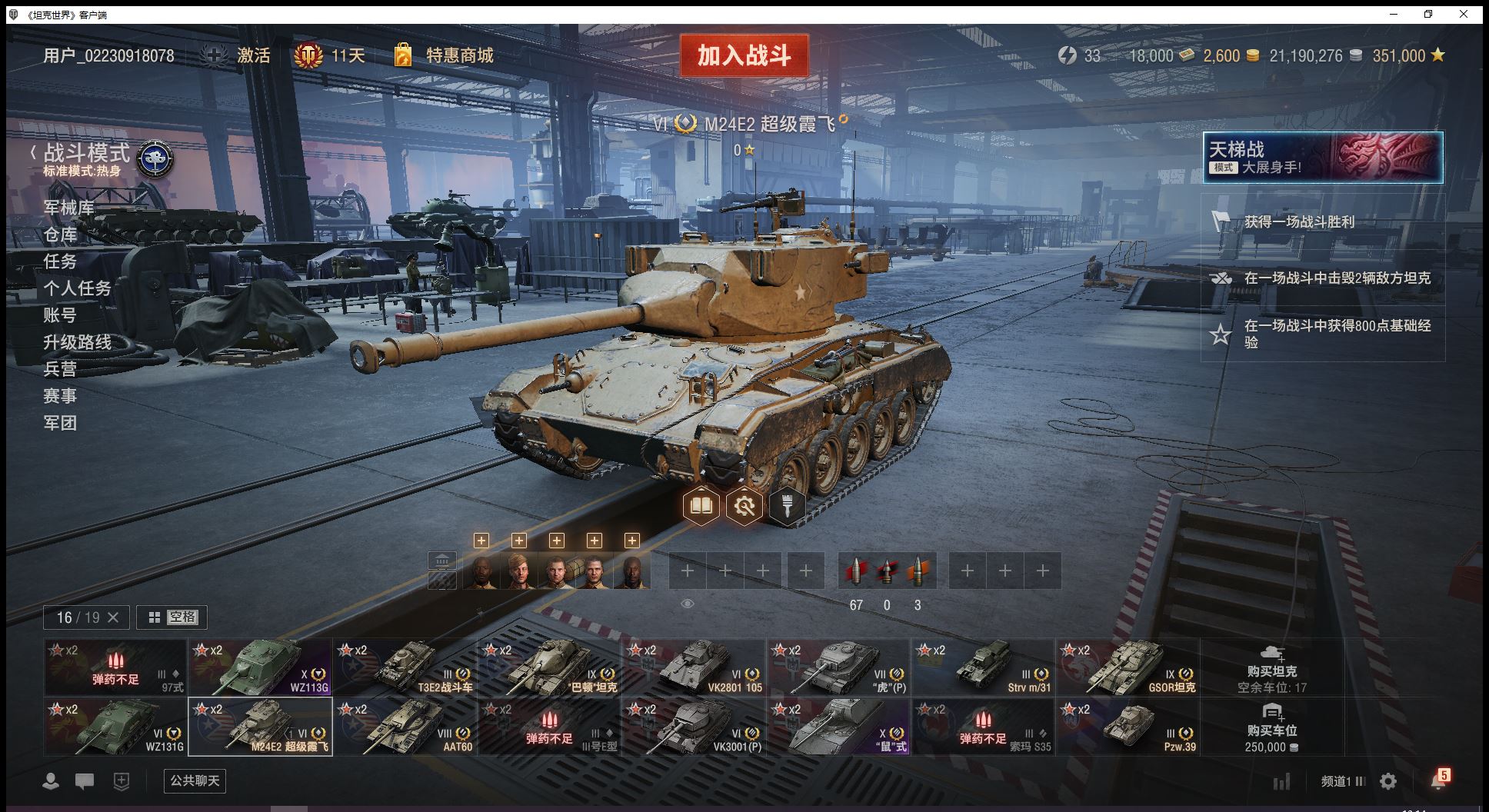The width and height of the screenshot is (1489, 812).
Task: Go to the 任务 missions page
Action: pyautogui.click(x=60, y=261)
